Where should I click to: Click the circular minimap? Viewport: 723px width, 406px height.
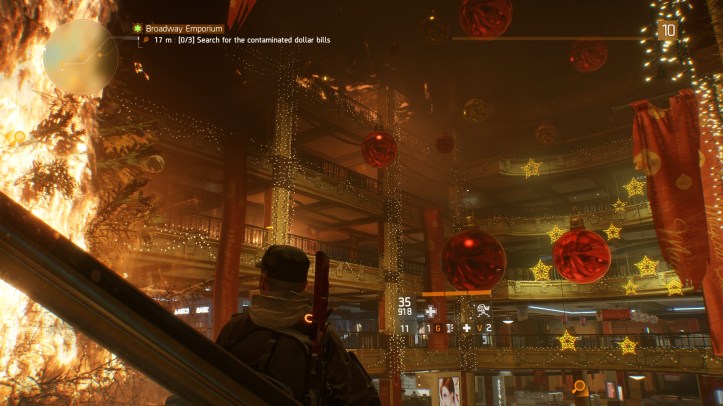(80, 57)
